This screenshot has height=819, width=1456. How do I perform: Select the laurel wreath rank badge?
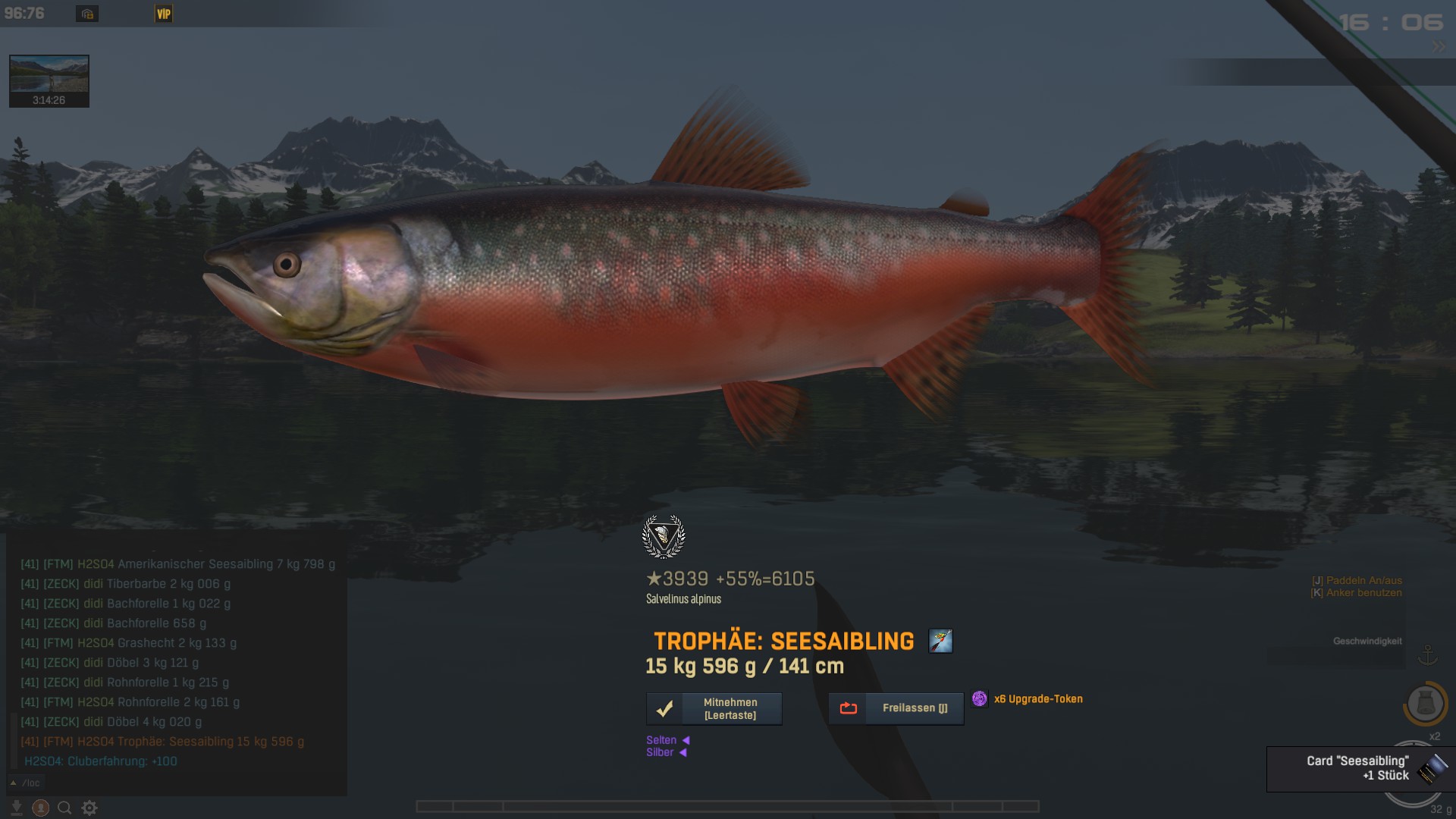click(x=664, y=537)
